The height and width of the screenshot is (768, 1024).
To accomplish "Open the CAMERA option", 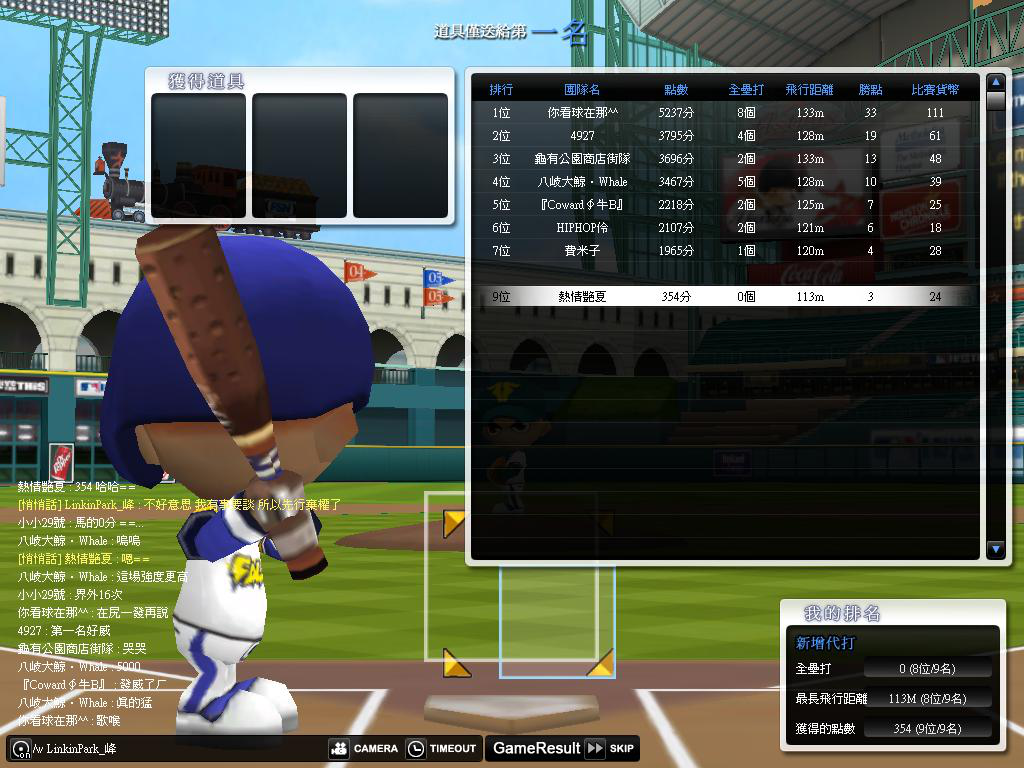I will point(364,748).
